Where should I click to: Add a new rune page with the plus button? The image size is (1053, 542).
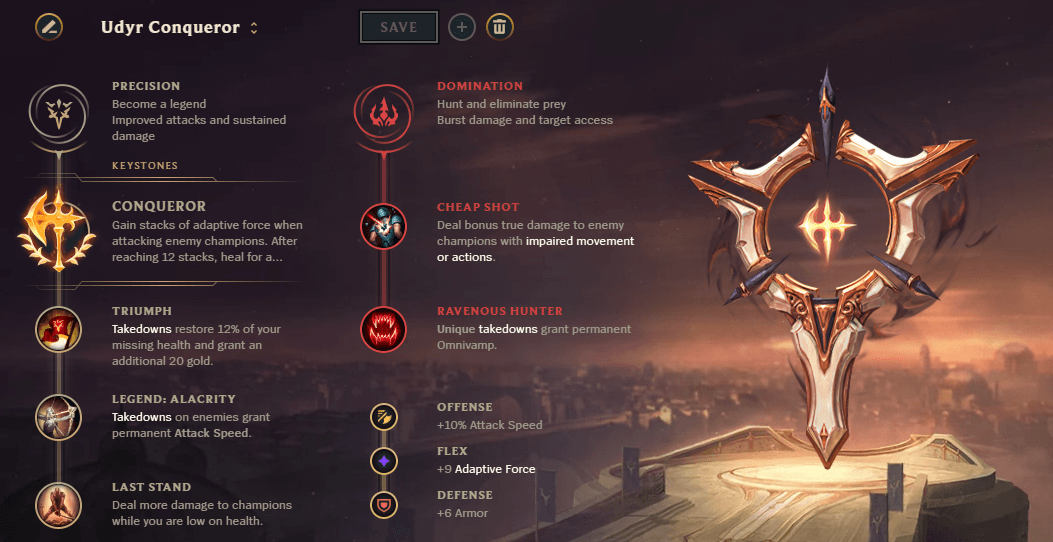[461, 27]
